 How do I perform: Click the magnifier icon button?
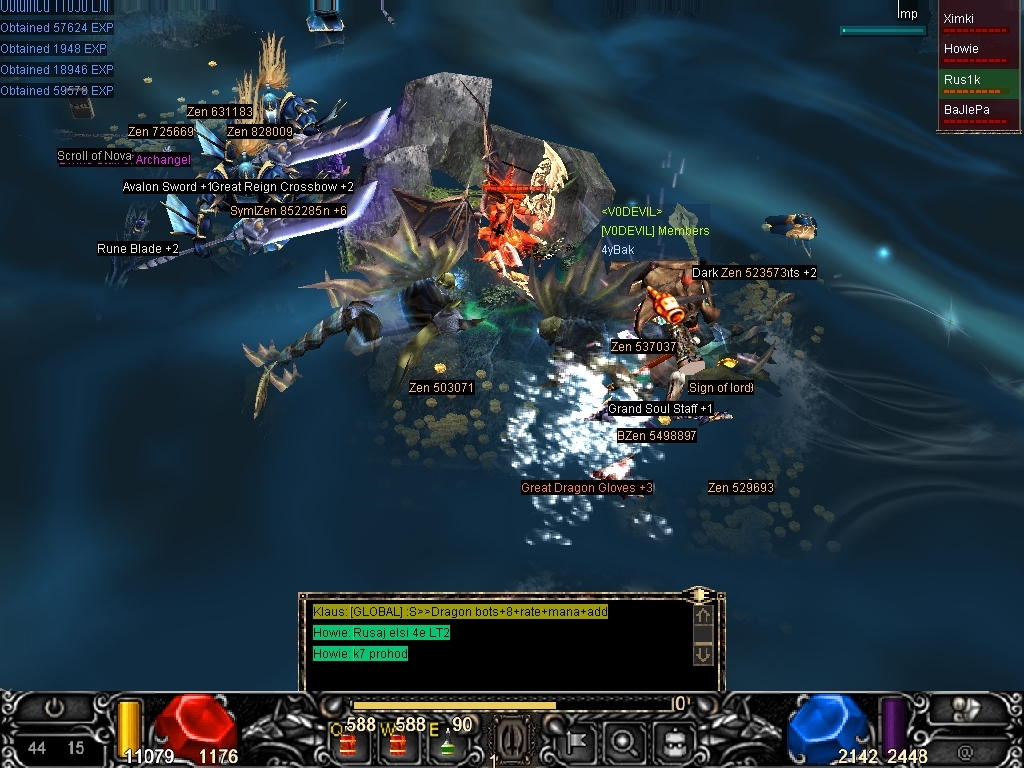pyautogui.click(x=624, y=743)
